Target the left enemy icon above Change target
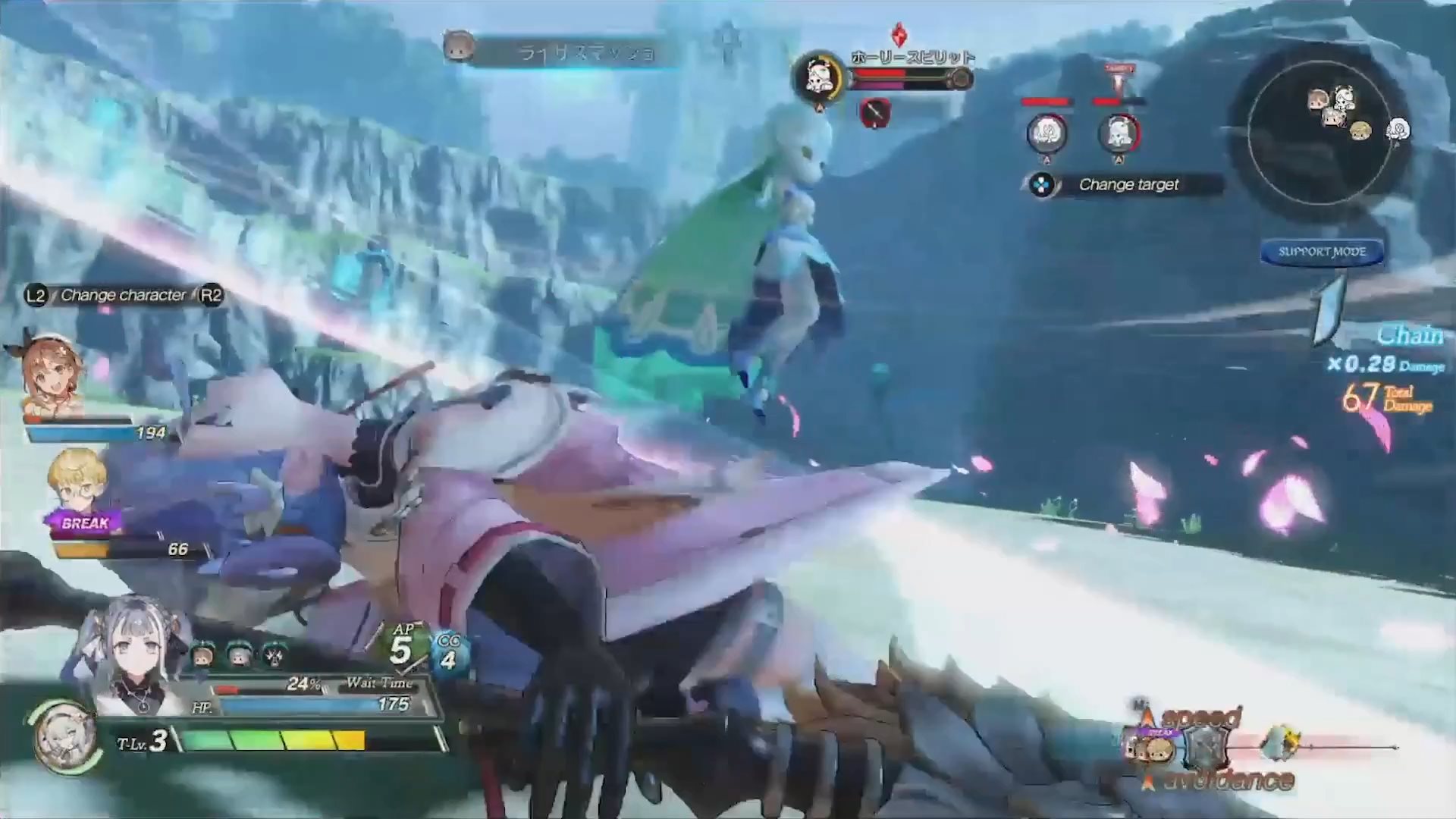This screenshot has width=1456, height=819. 1046,133
